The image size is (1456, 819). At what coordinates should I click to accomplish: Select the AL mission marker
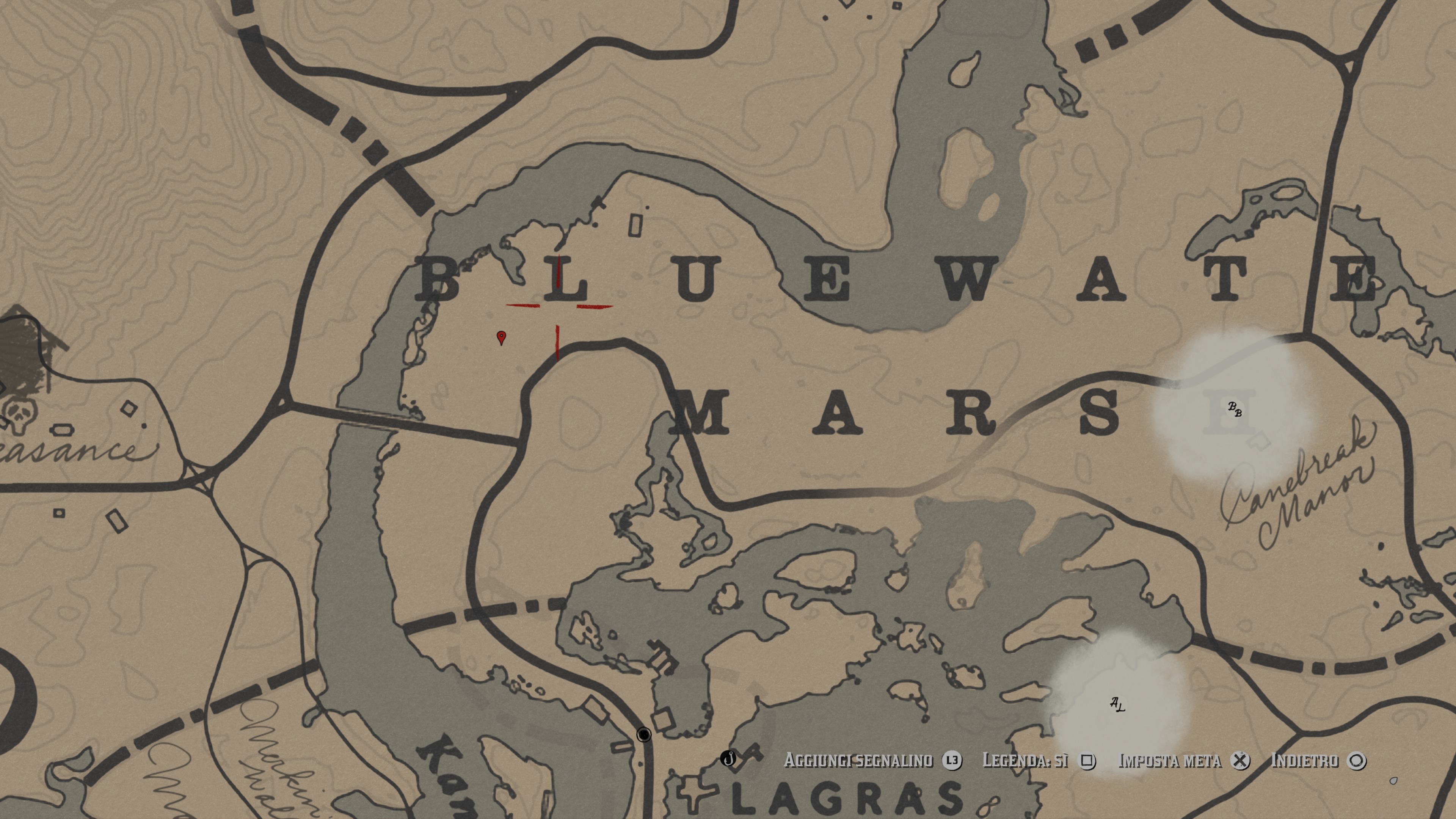tap(1117, 704)
